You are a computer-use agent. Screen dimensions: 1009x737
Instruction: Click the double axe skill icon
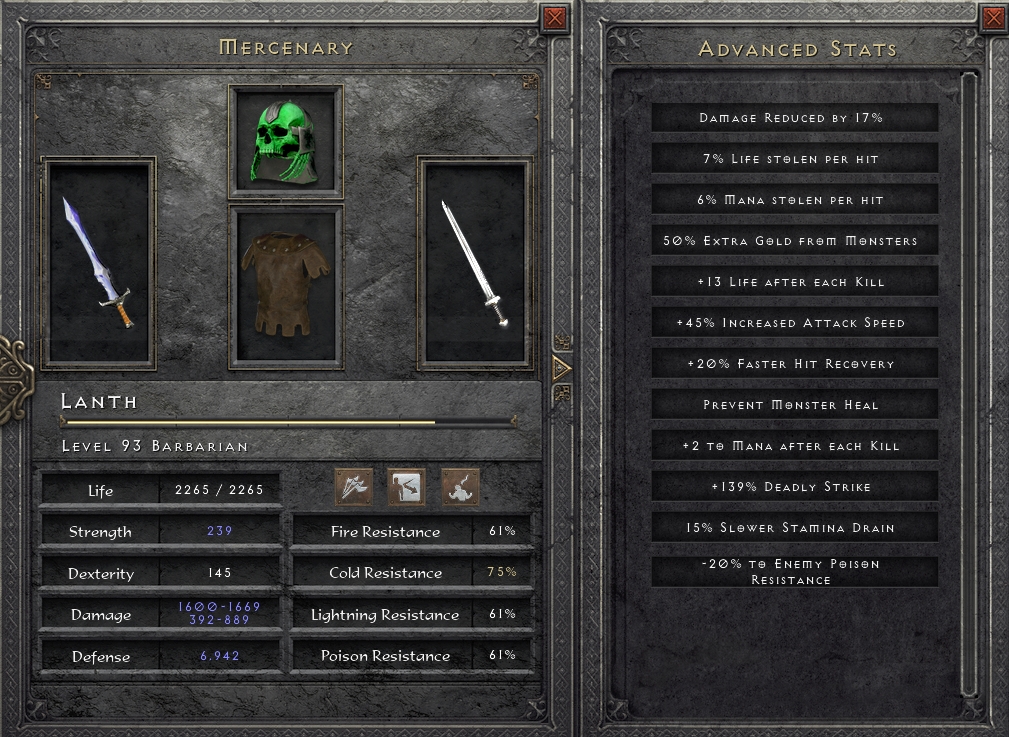point(354,487)
